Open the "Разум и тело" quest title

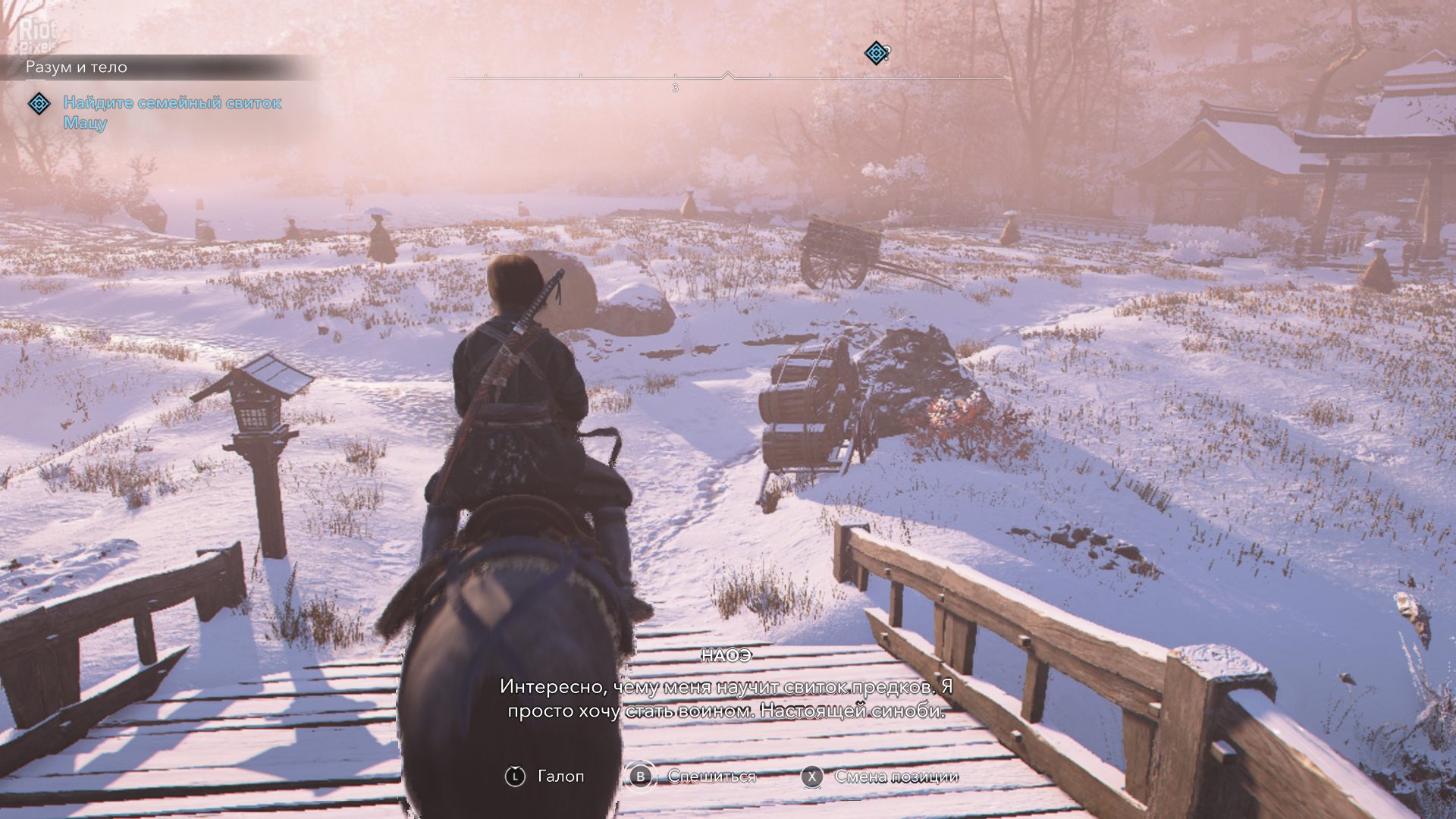click(x=77, y=67)
